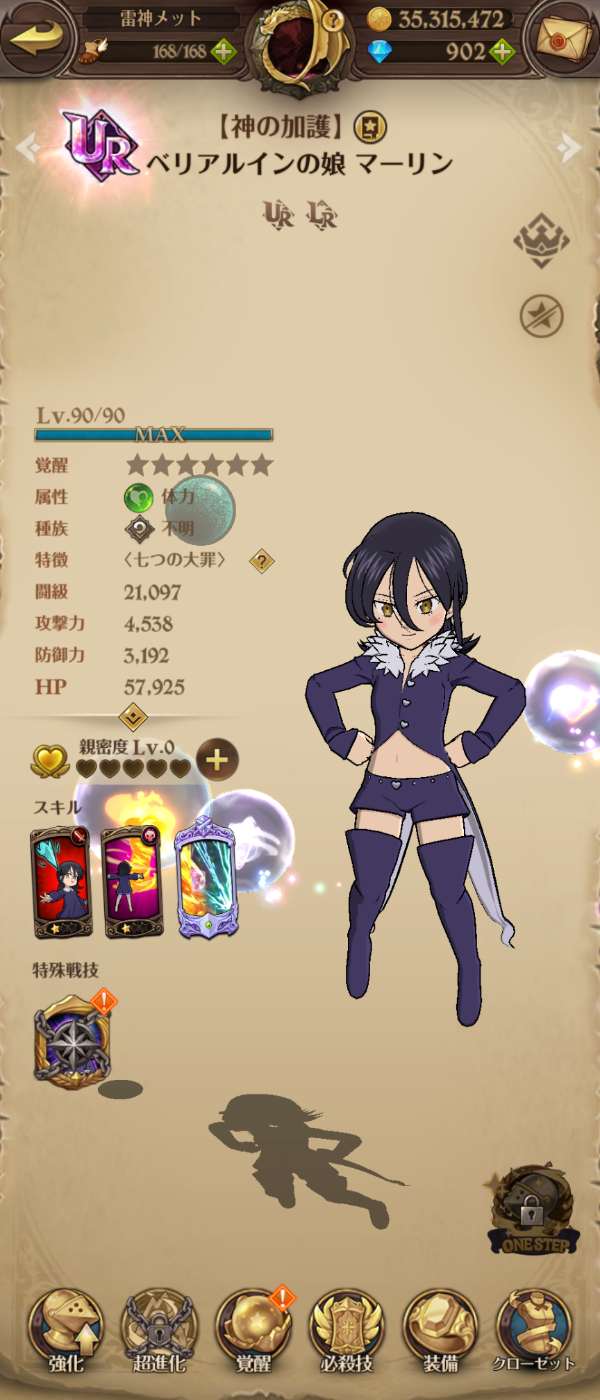Open the dragon emblem main menu
Viewport: 600px width, 1400px height.
coord(300,45)
